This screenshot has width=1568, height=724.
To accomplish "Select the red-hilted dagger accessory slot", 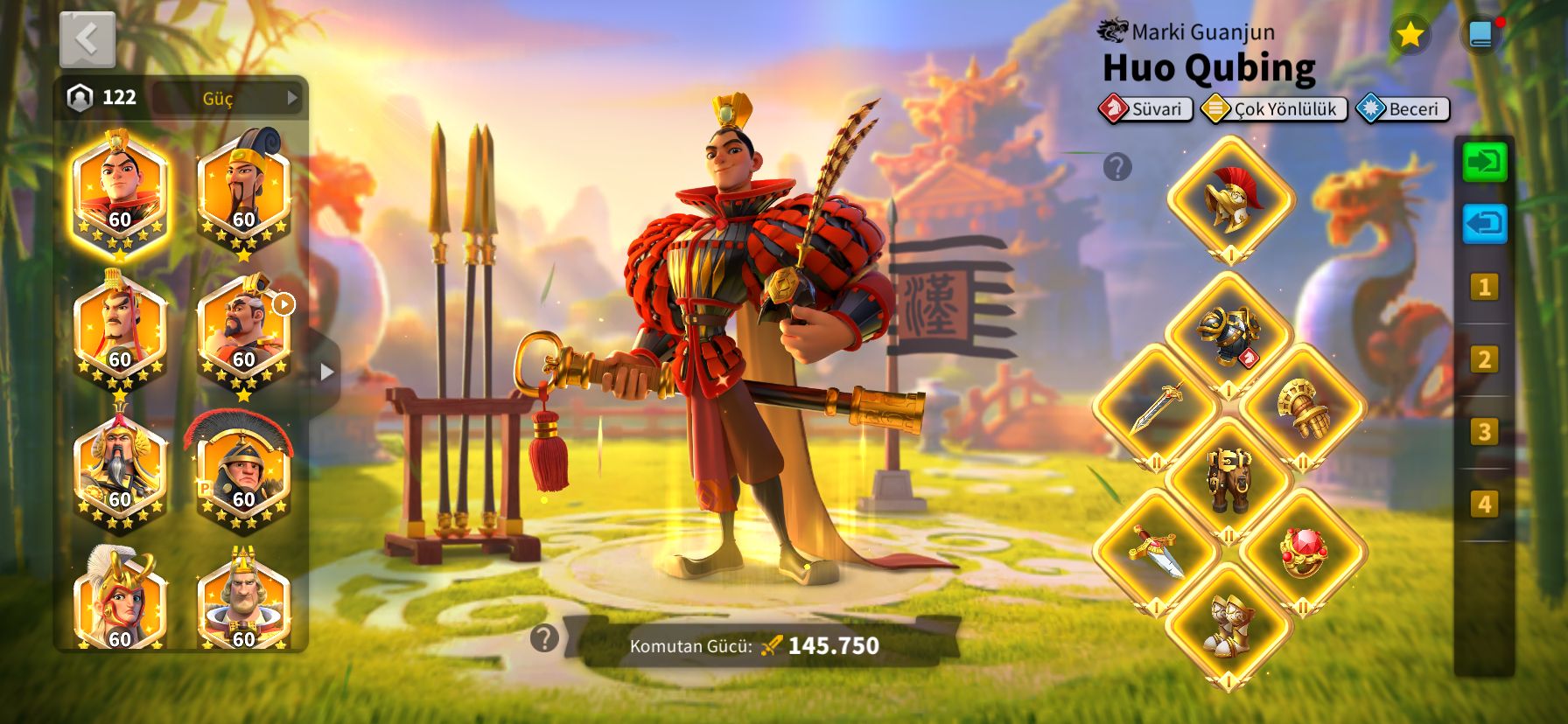I will coord(1156,553).
